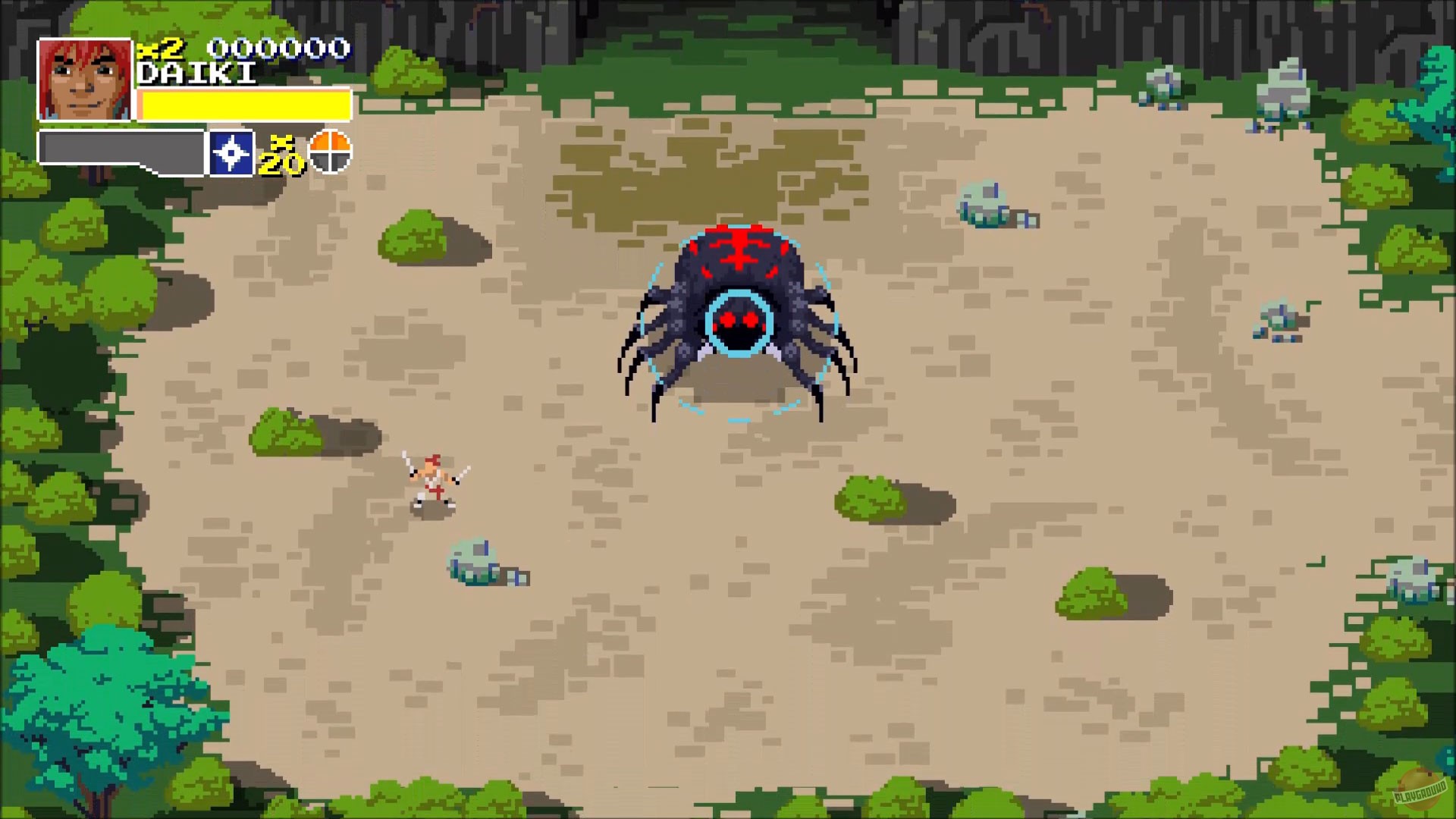Screen dimensions: 1456x819
Task: Click the orange quarter-circle special ability icon
Action: (x=329, y=151)
